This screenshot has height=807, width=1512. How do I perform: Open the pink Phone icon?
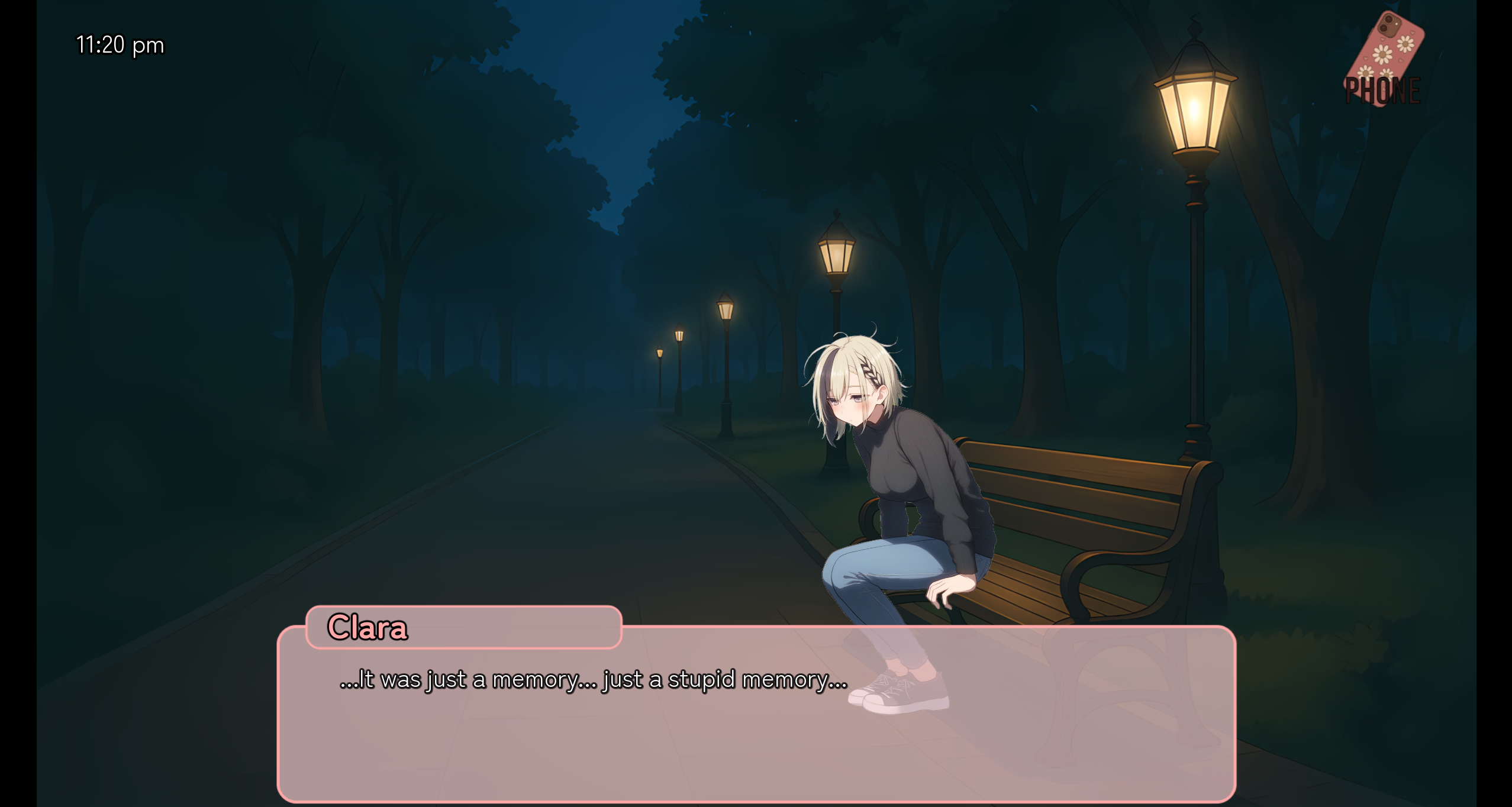[x=1384, y=60]
